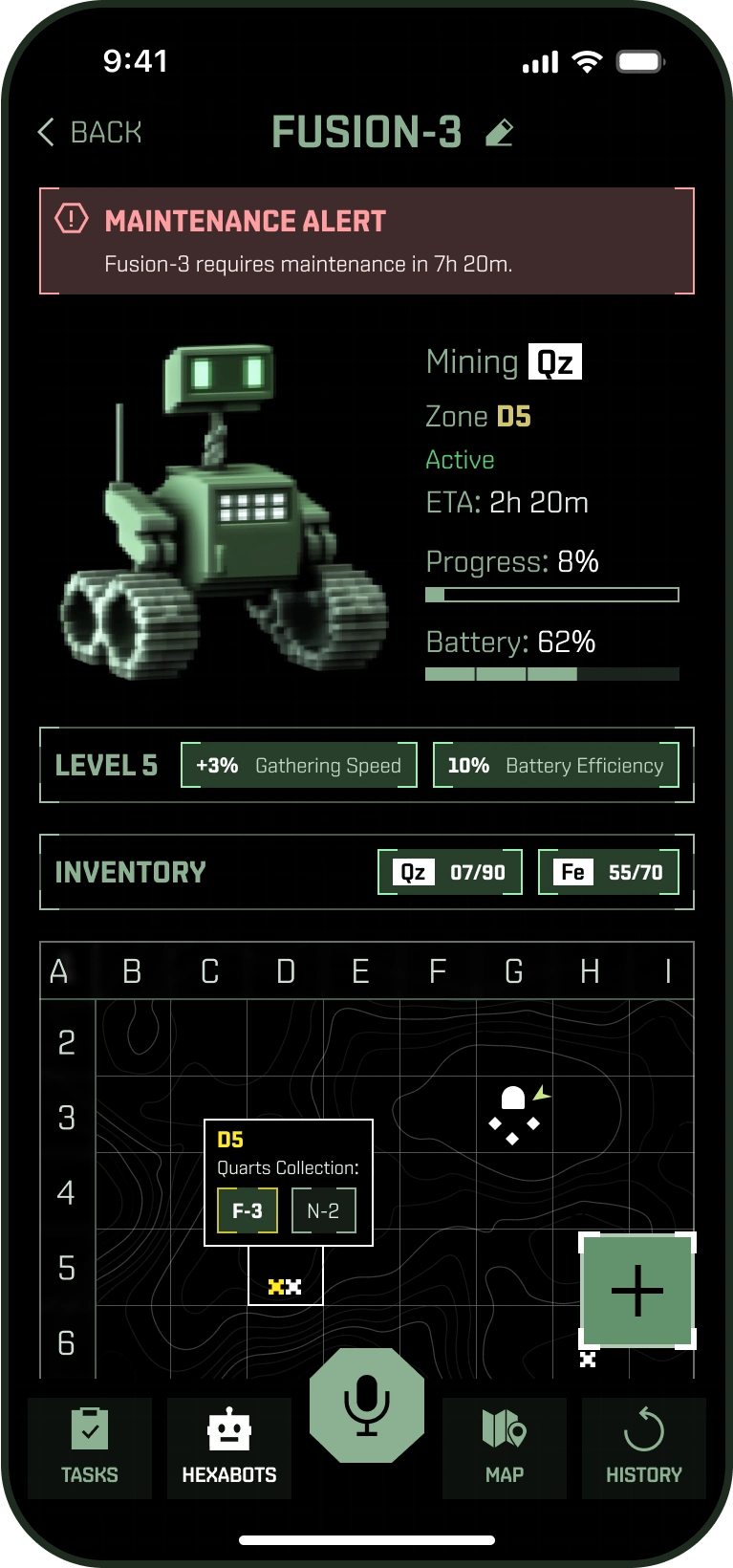Go back using the BACK button
Image resolution: width=733 pixels, height=1568 pixels.
coord(90,132)
